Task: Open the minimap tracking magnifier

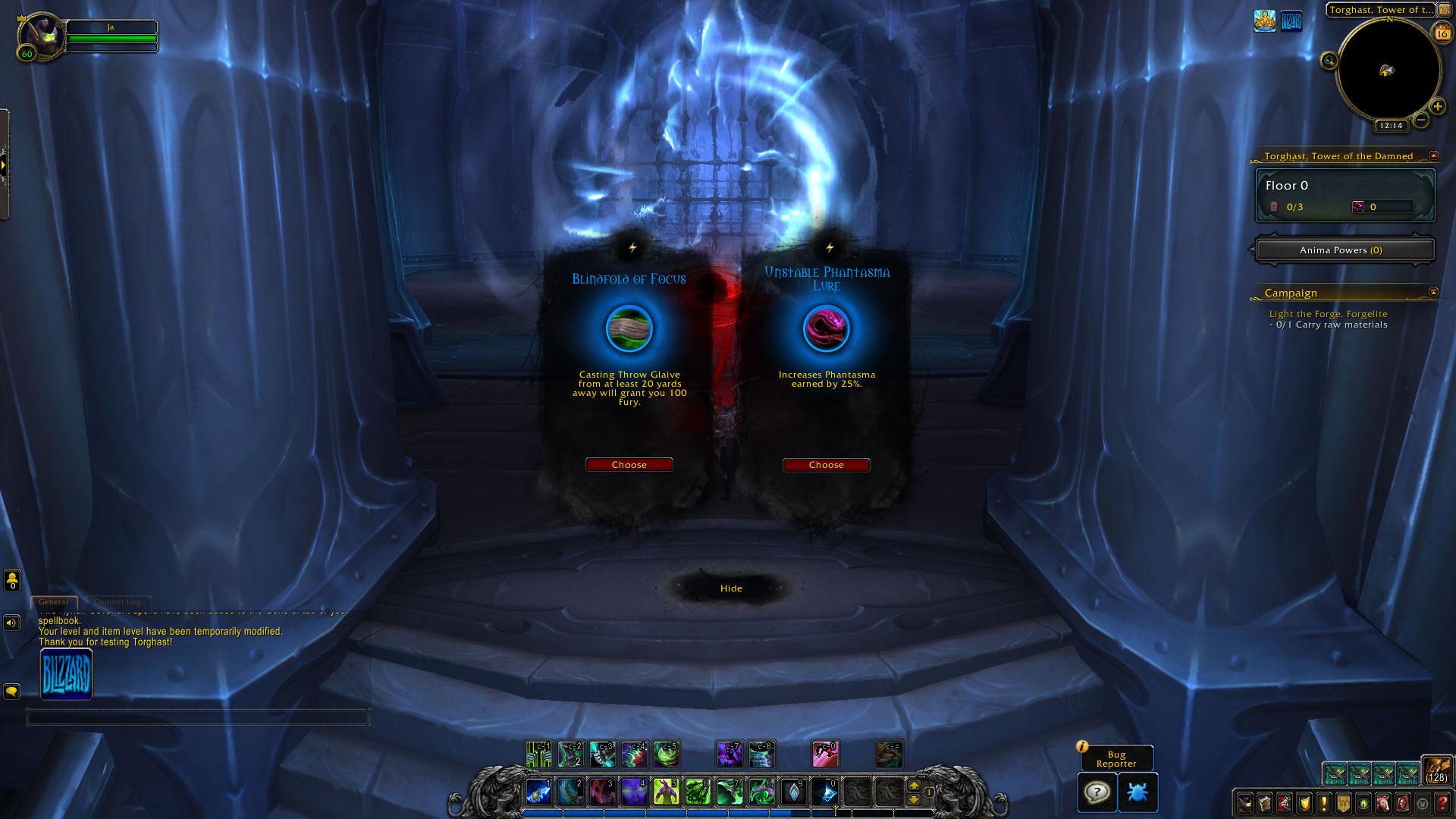Action: (x=1329, y=61)
